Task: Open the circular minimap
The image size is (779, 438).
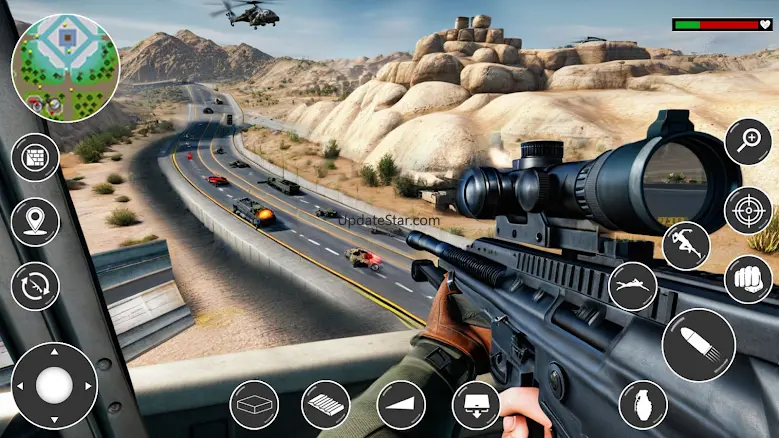Action: click(x=65, y=67)
